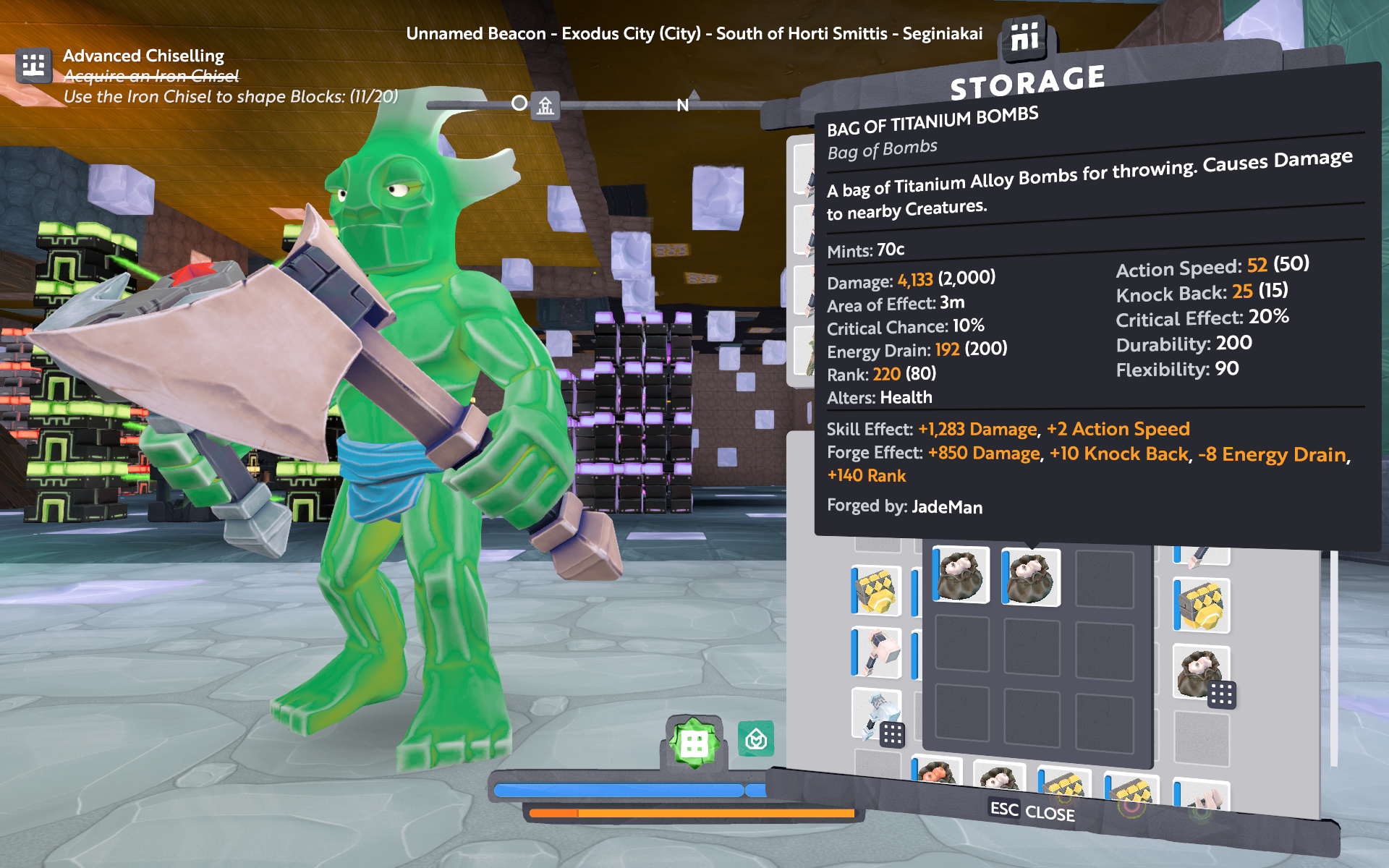
Task: Pick the gold spiked fist above the pink hammer
Action: (877, 591)
